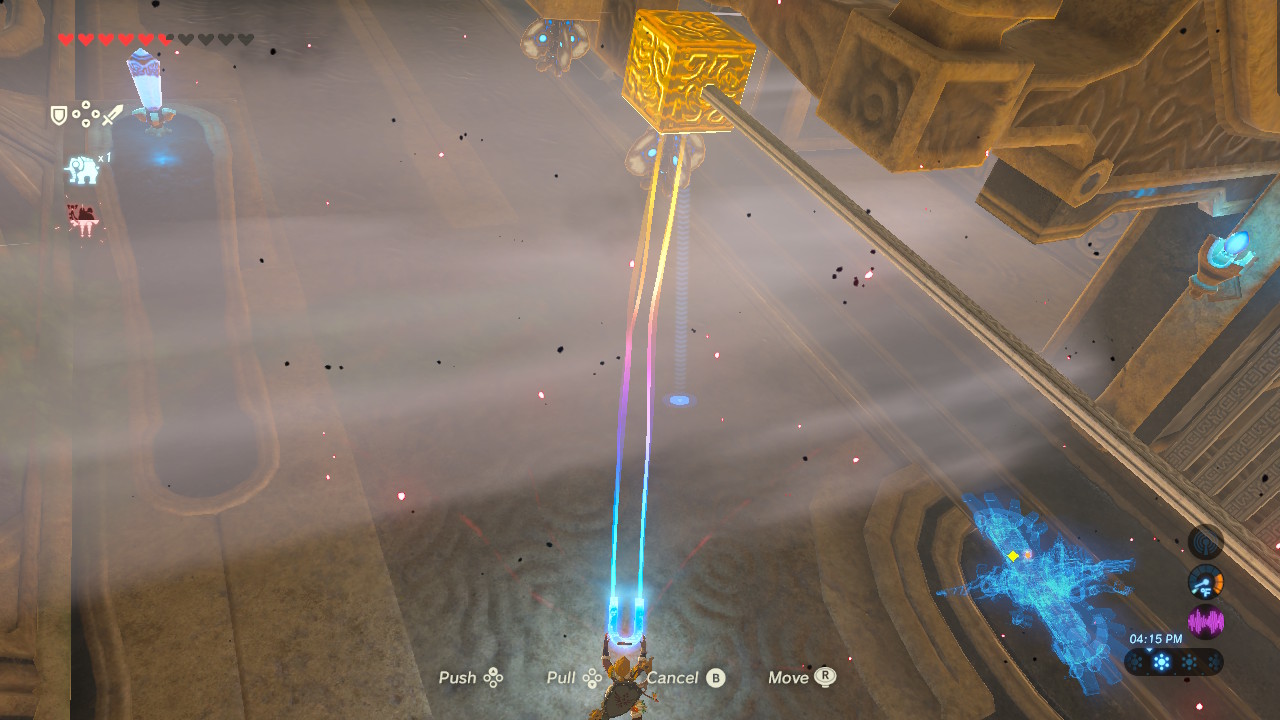1280x720 pixels.
Task: Click the elephant counter icon showing x1
Action: tap(86, 168)
